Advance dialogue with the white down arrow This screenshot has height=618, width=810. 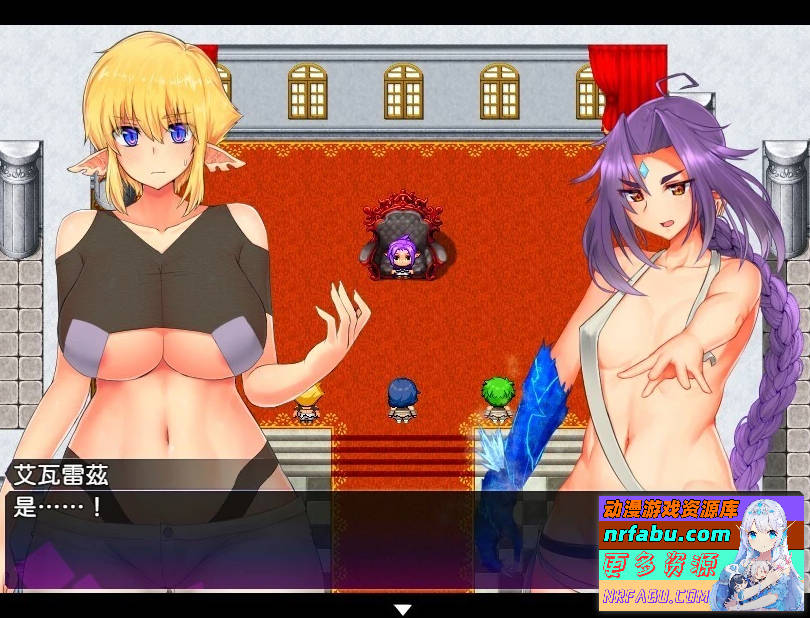tap(403, 609)
